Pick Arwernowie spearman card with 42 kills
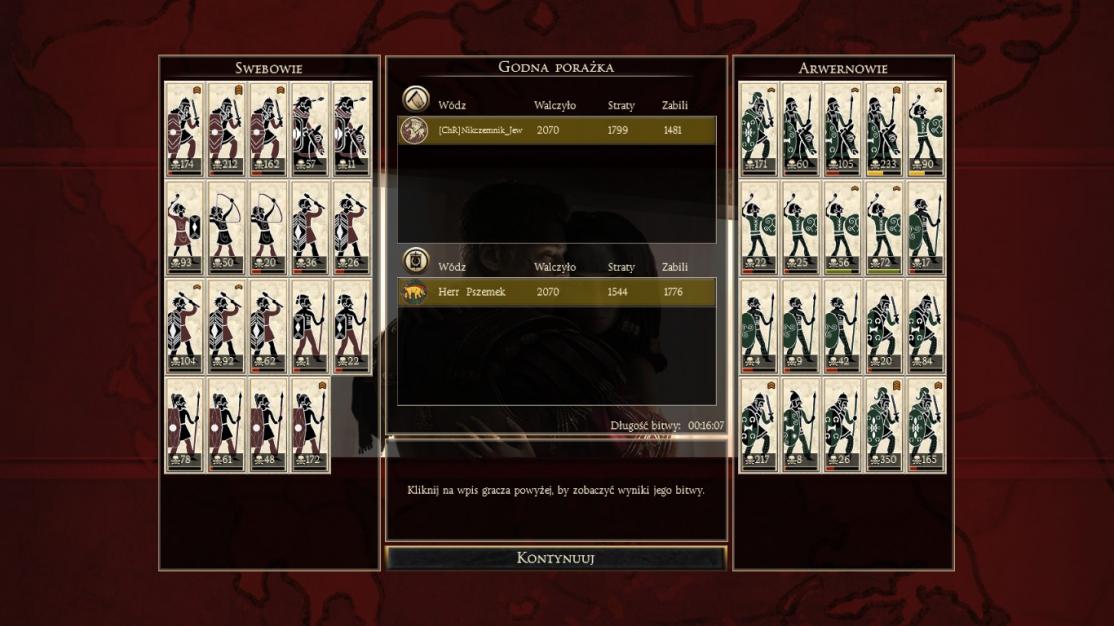 [x=842, y=327]
